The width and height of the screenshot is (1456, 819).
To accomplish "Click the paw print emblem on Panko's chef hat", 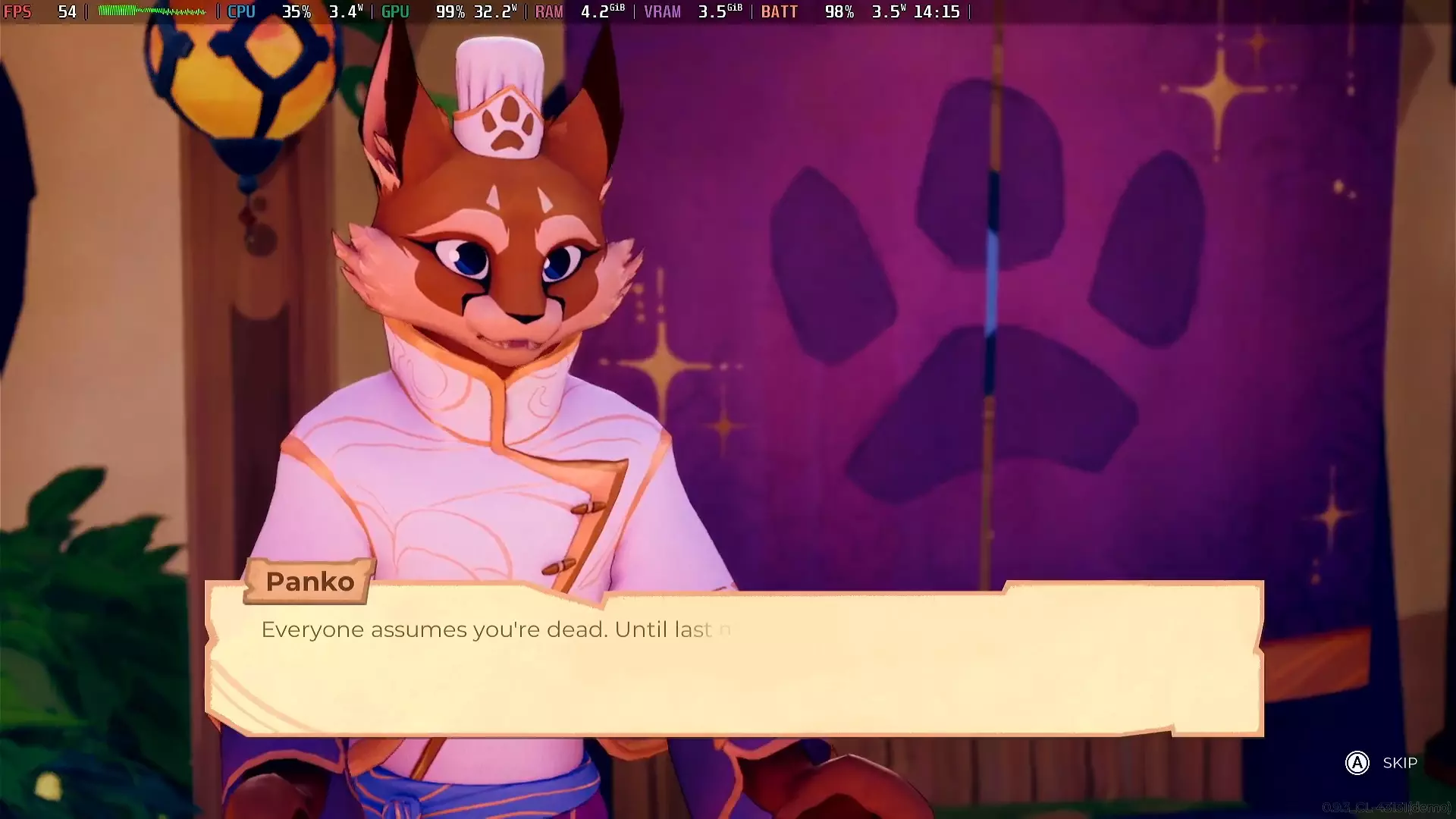I will click(x=507, y=124).
